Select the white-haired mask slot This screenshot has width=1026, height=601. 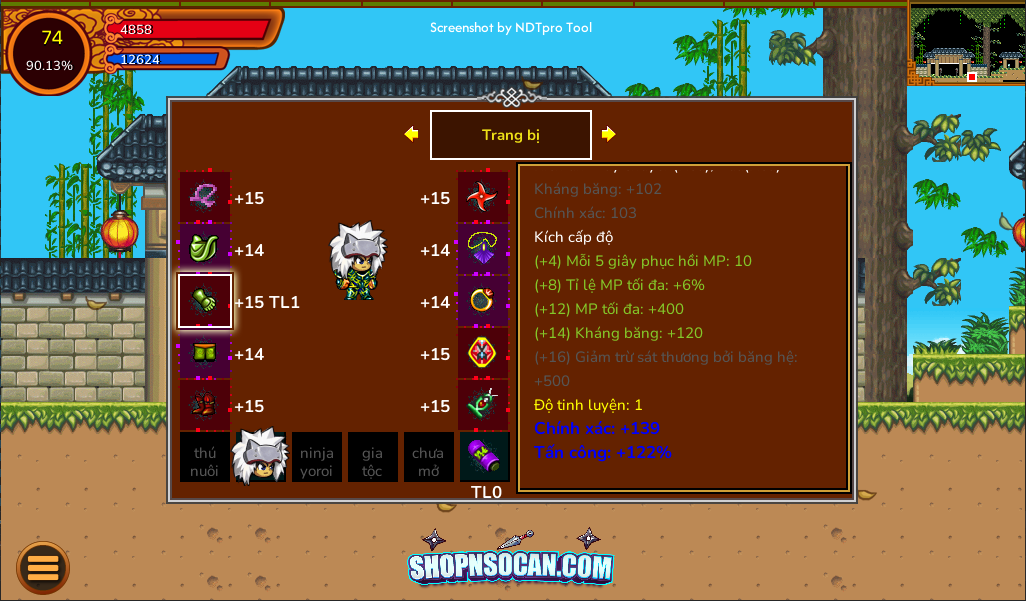(260, 457)
